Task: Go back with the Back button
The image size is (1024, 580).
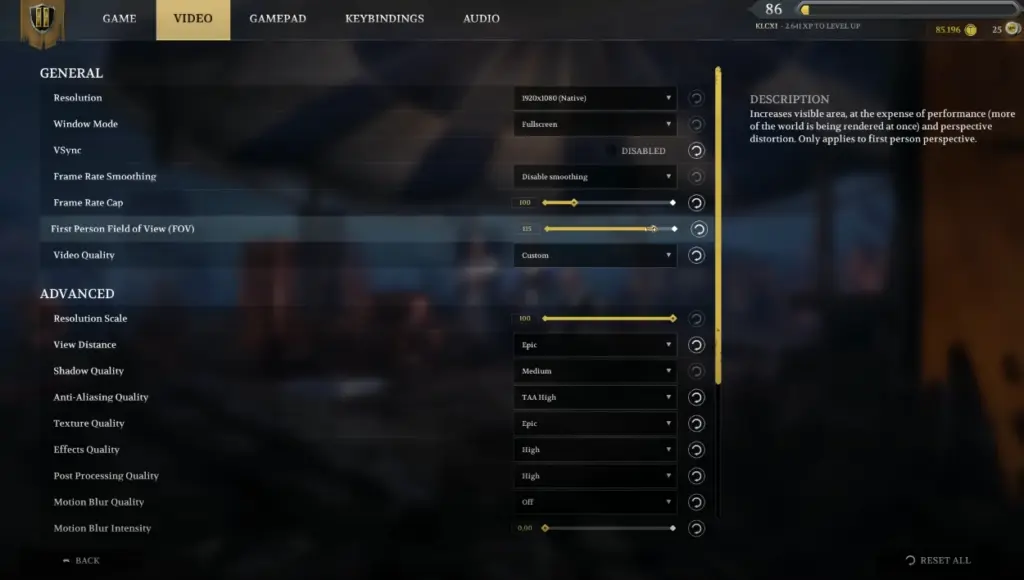Action: [82, 561]
